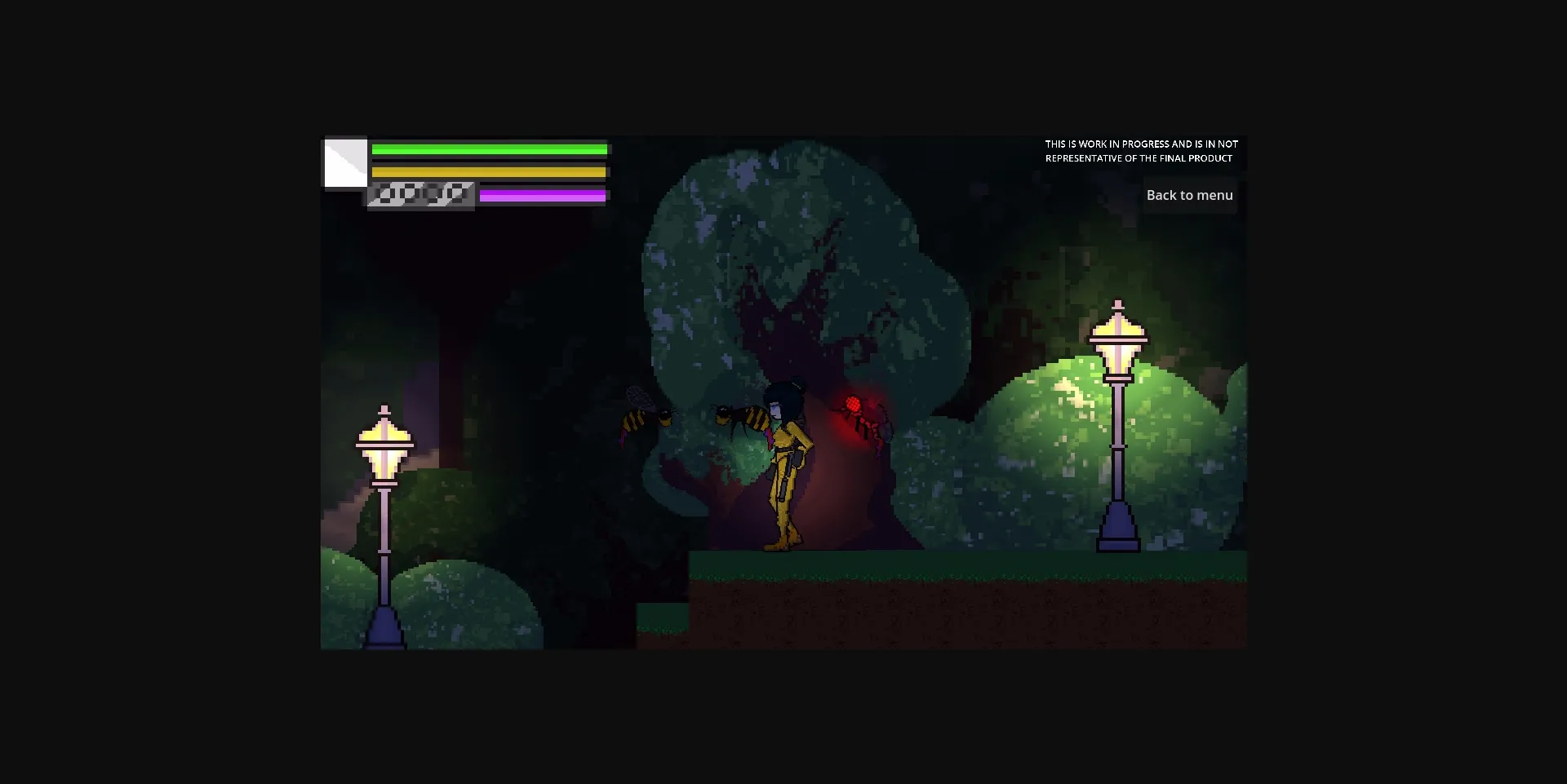1567x784 pixels.
Task: Click the bush beneath the left lamppost
Action: click(457, 596)
